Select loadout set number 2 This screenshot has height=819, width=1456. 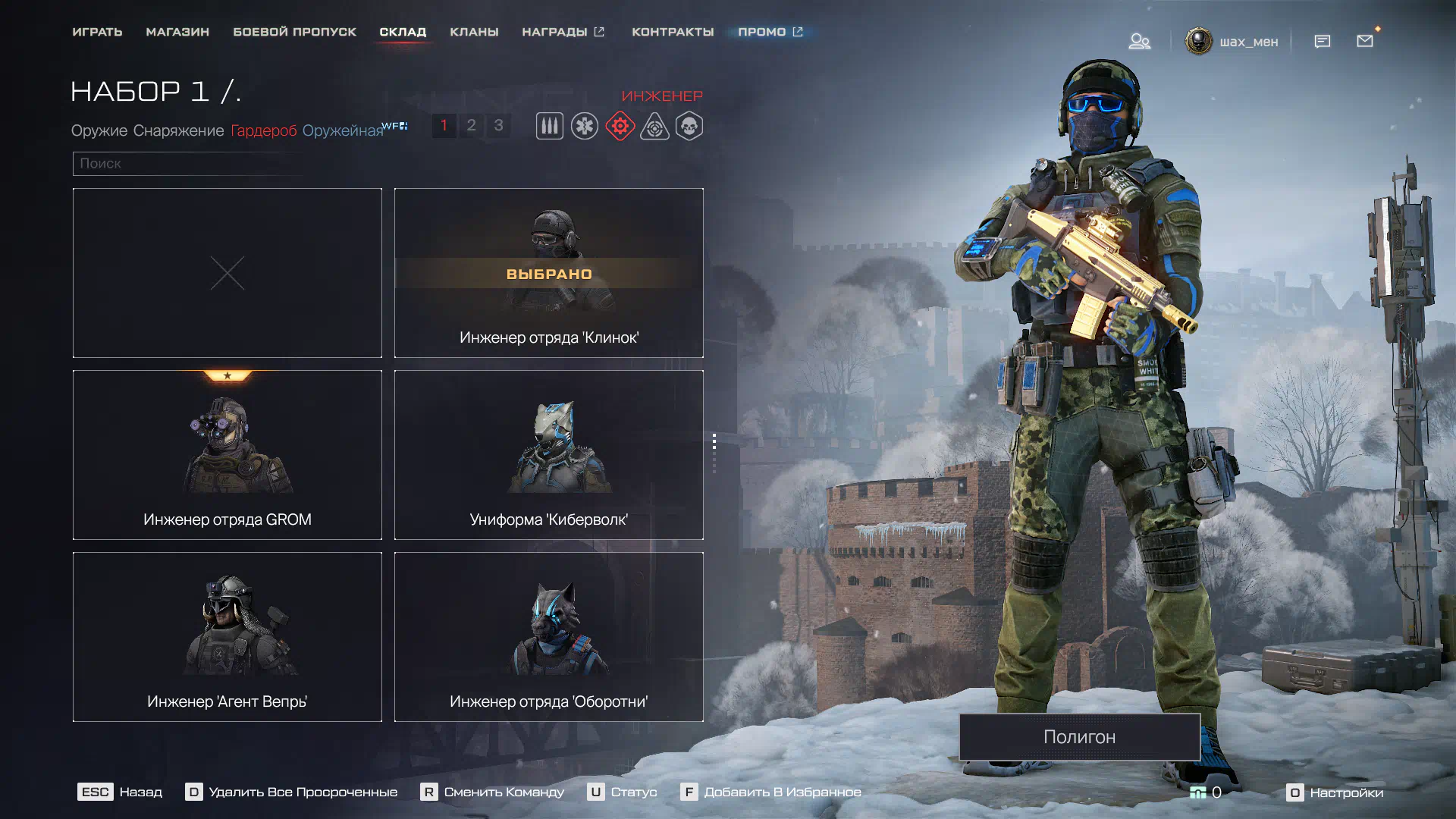point(471,125)
